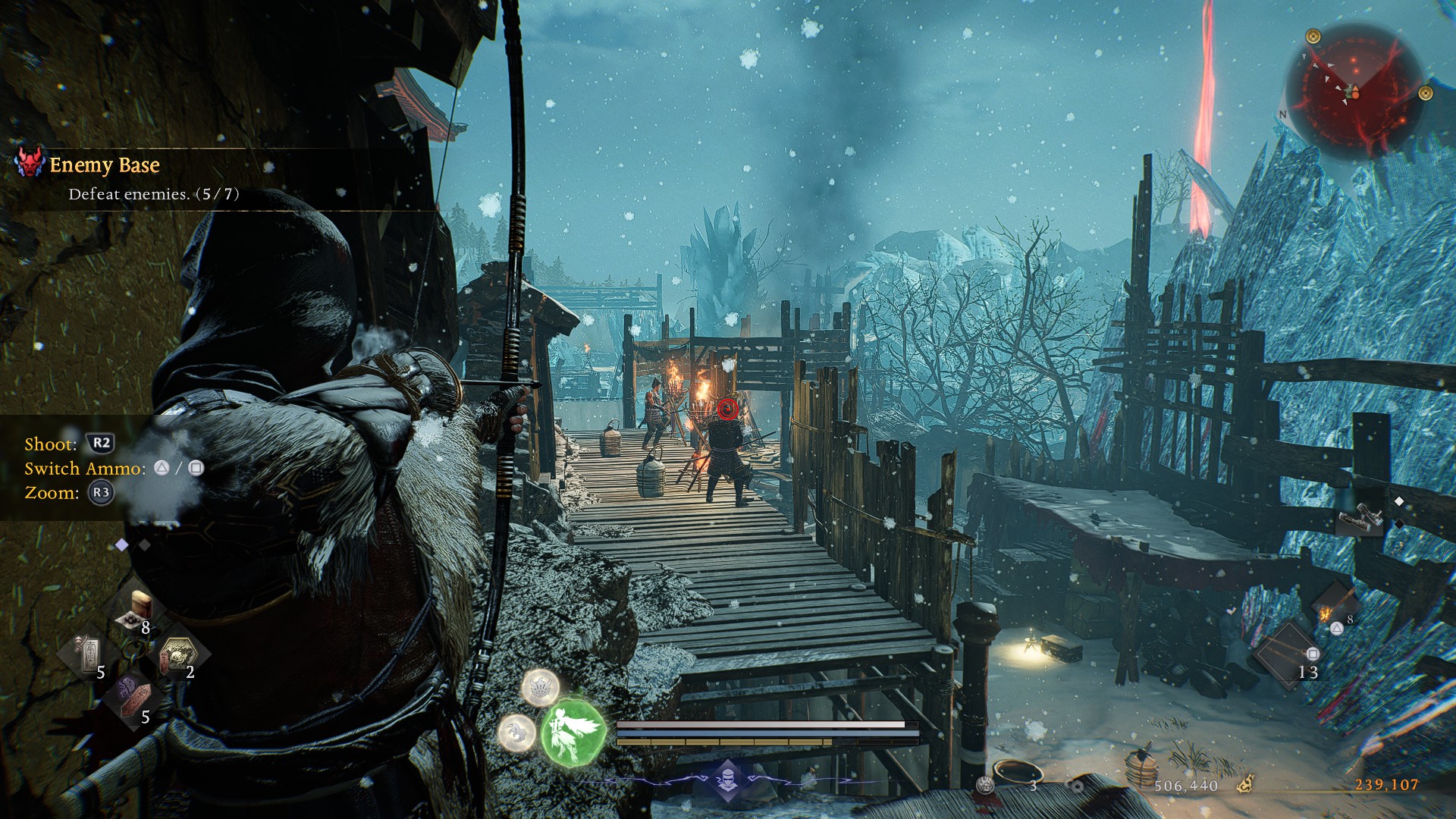Click the purple ninja style emblem
Image resolution: width=1456 pixels, height=819 pixels.
(727, 779)
